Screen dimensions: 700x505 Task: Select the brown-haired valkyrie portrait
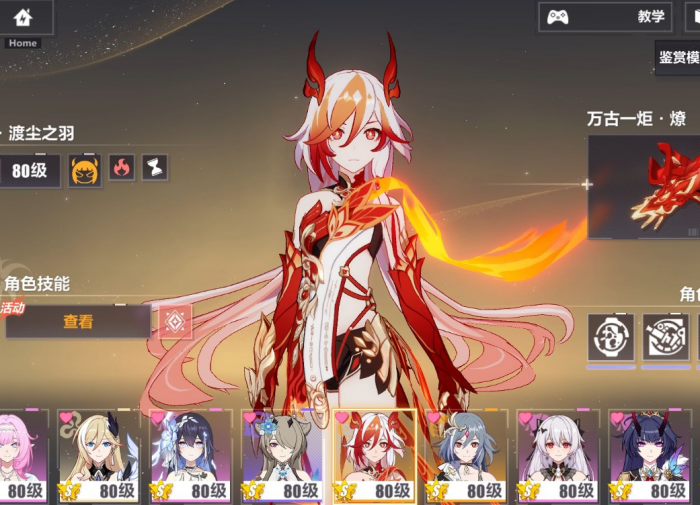tap(282, 455)
